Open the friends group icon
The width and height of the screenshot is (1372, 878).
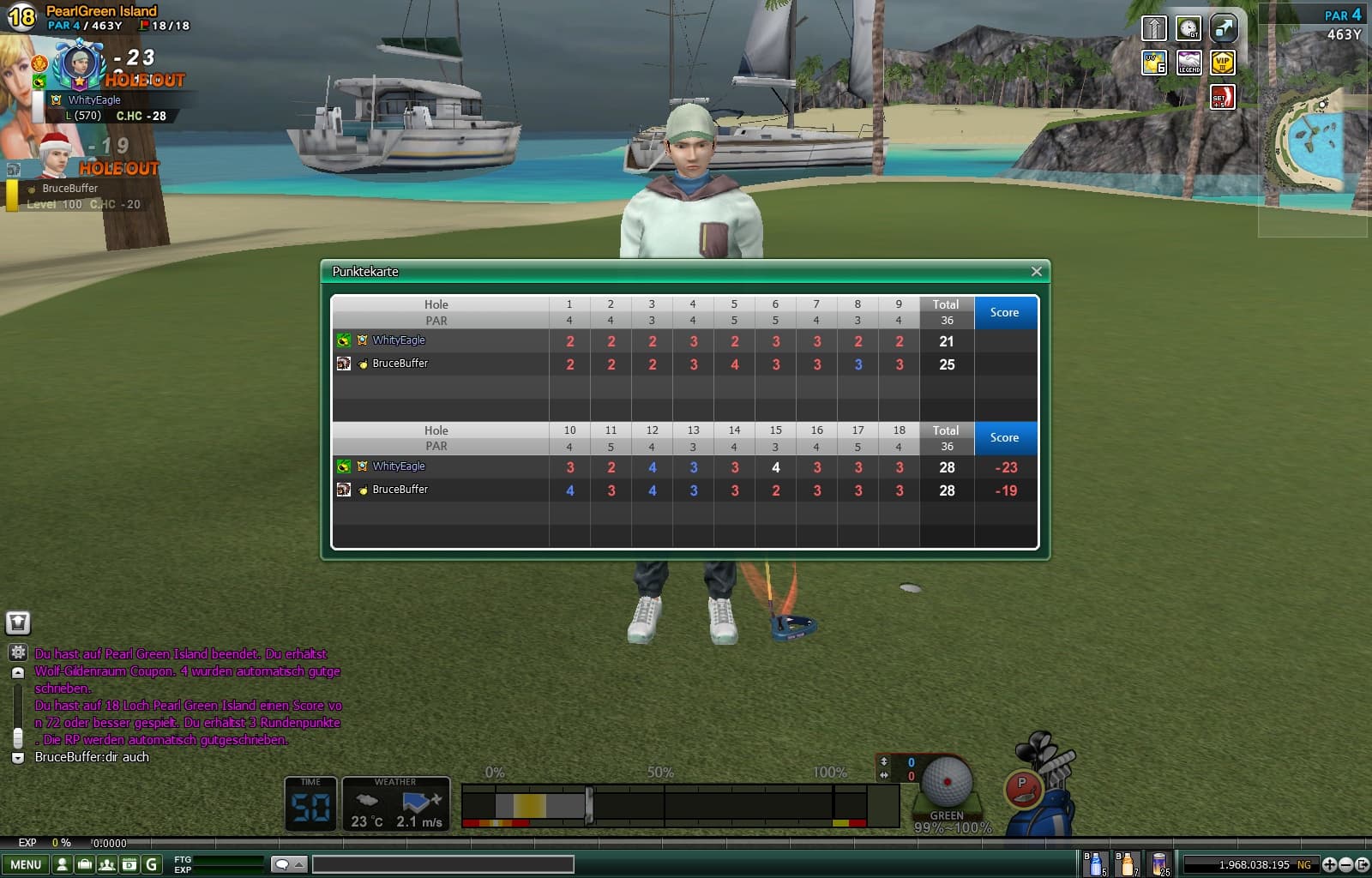(106, 864)
